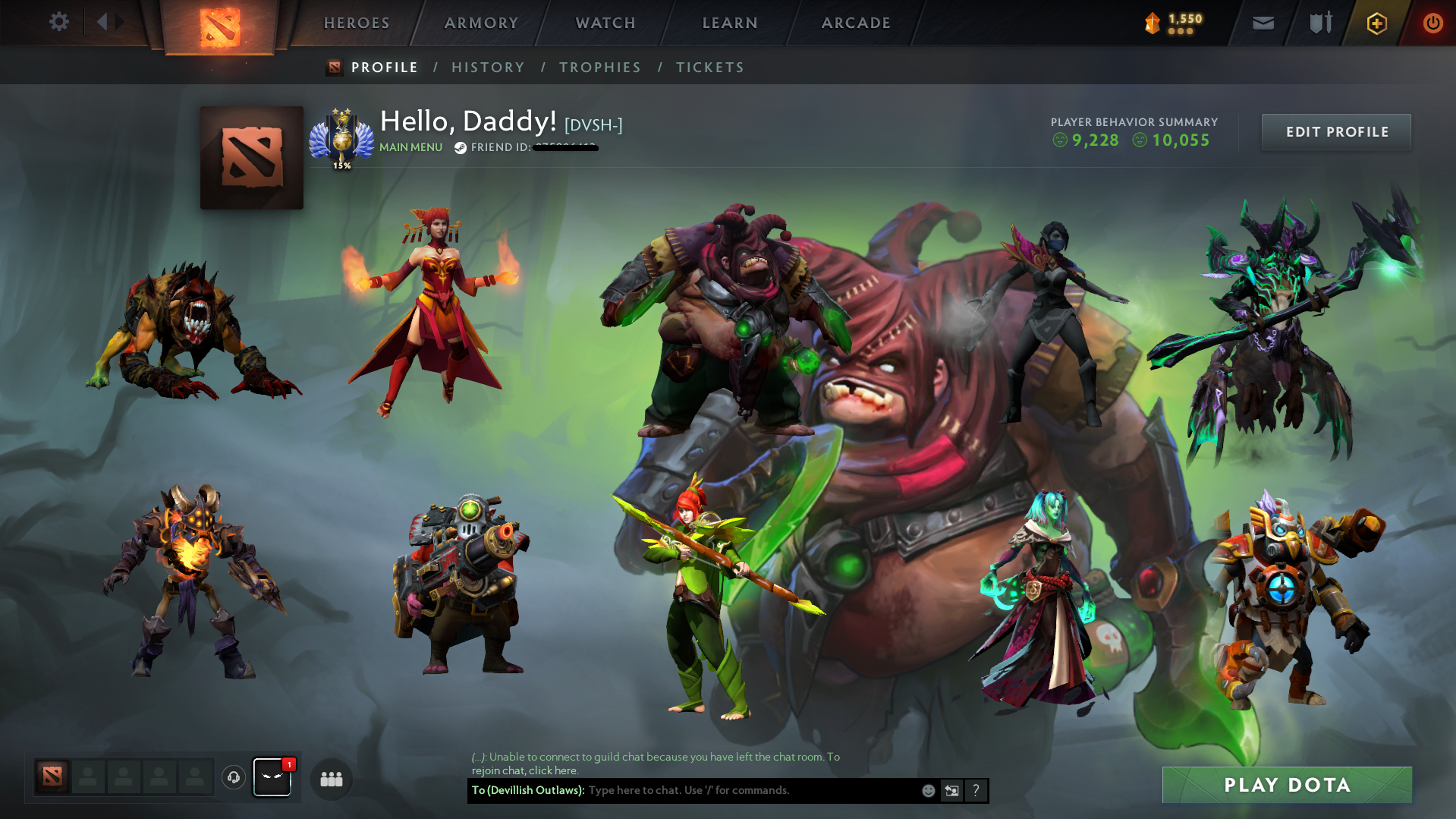This screenshot has width=1456, height=819.
Task: Open the Dota Plus gold hexagon icon
Action: 1376,23
